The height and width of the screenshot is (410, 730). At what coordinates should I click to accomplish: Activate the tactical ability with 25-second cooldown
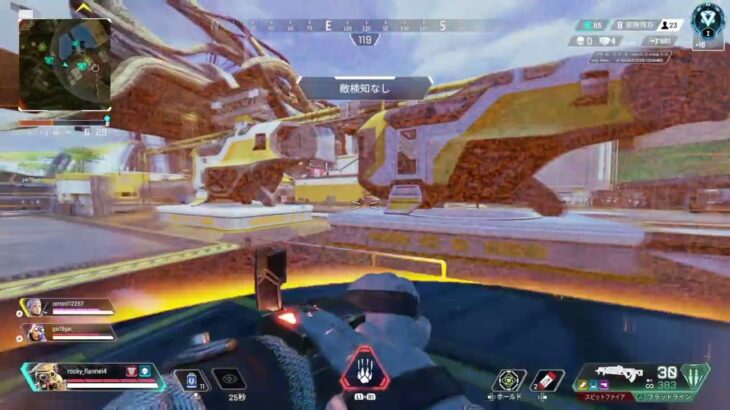point(229,379)
